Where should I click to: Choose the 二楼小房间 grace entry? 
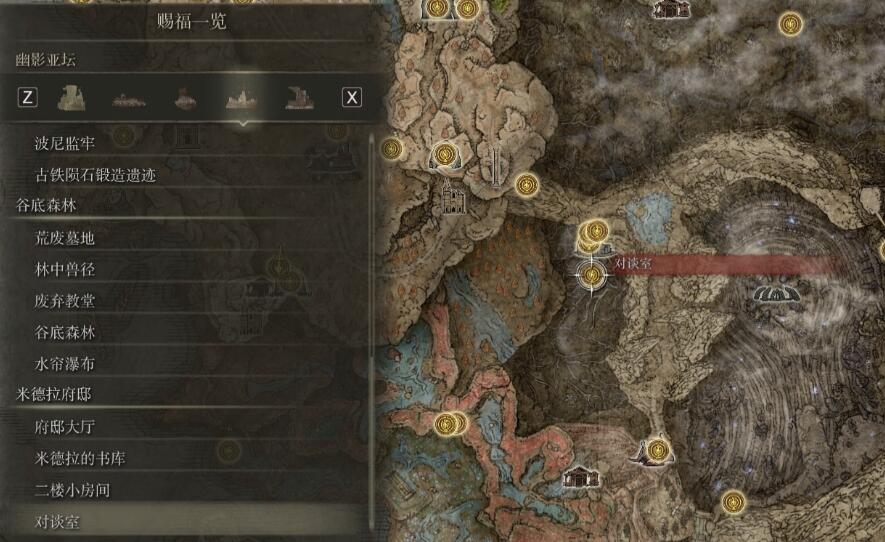pyautogui.click(x=72, y=490)
